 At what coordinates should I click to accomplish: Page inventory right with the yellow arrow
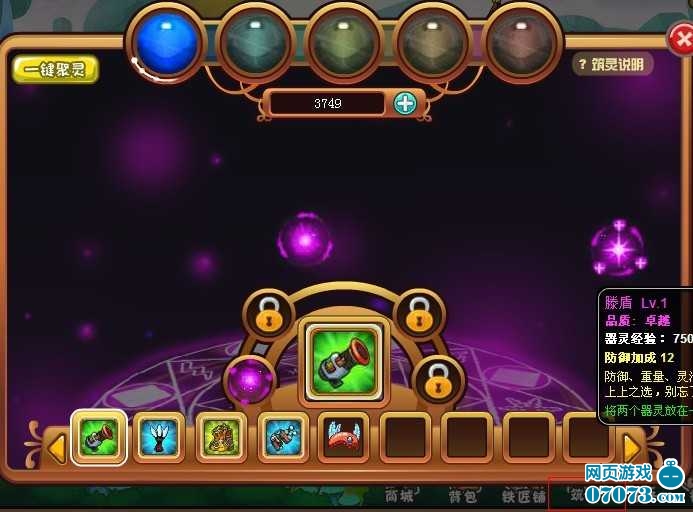(x=632, y=446)
